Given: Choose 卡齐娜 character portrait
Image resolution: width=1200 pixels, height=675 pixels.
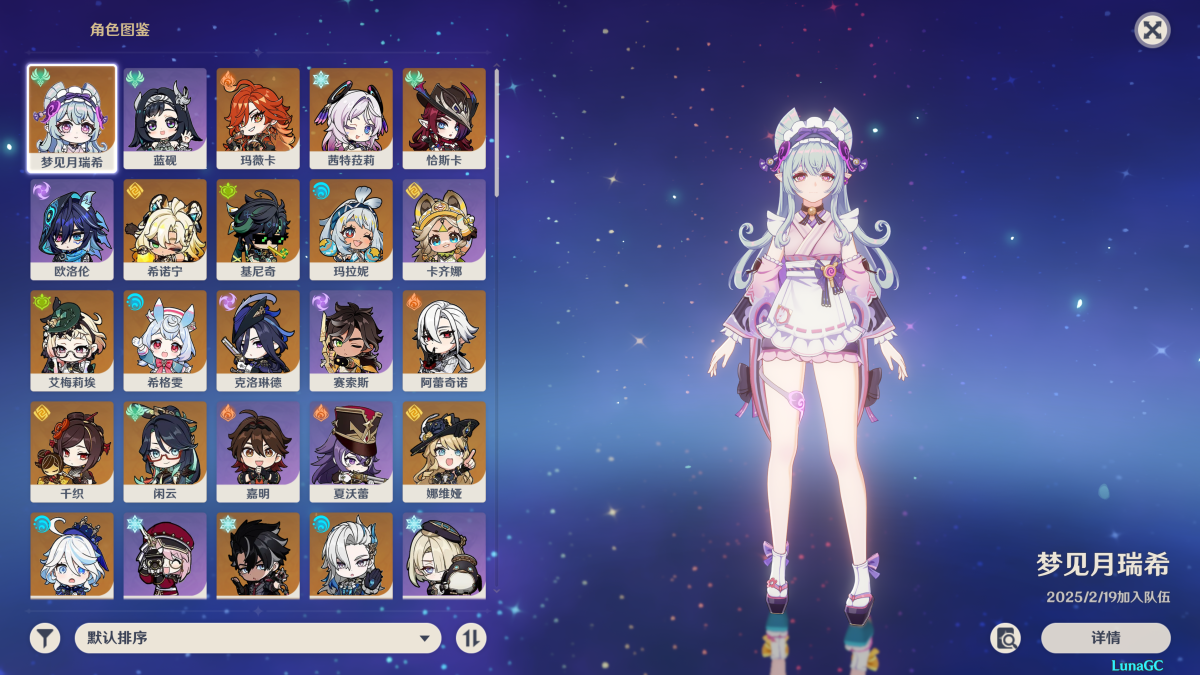Looking at the screenshot, I should coord(444,228).
